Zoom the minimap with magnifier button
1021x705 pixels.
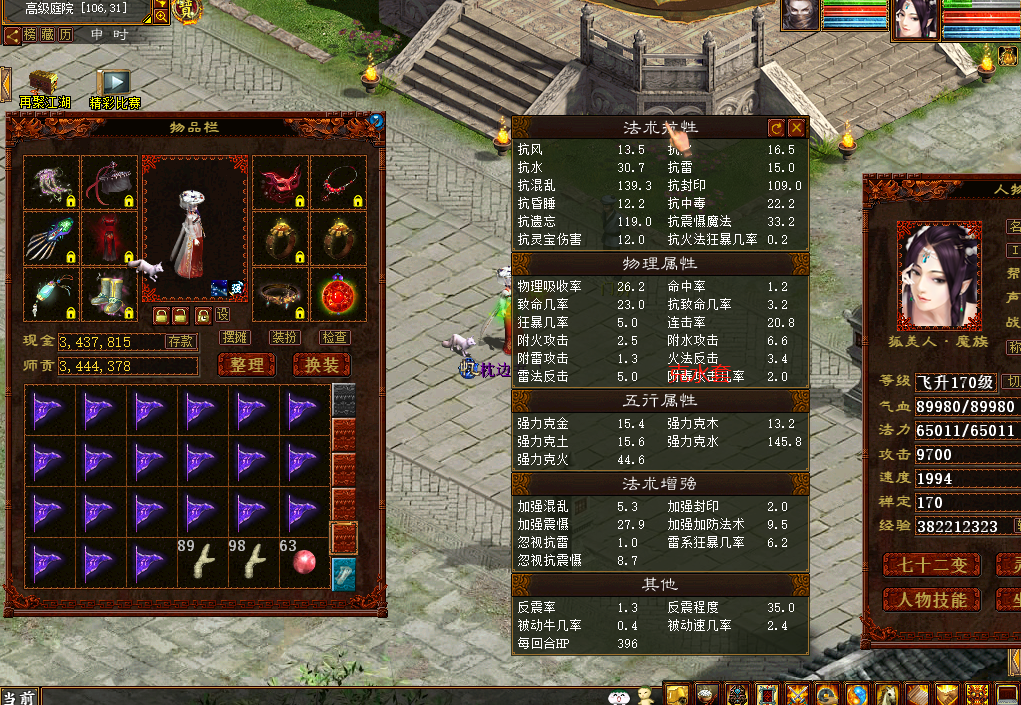[x=161, y=16]
